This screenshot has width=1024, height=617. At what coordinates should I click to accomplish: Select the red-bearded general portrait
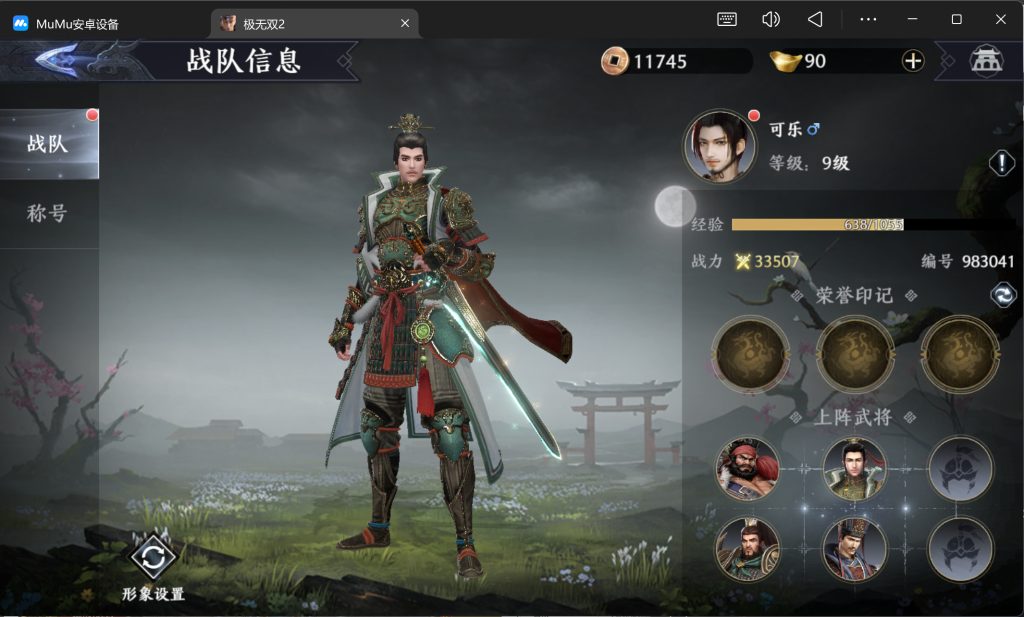point(747,469)
